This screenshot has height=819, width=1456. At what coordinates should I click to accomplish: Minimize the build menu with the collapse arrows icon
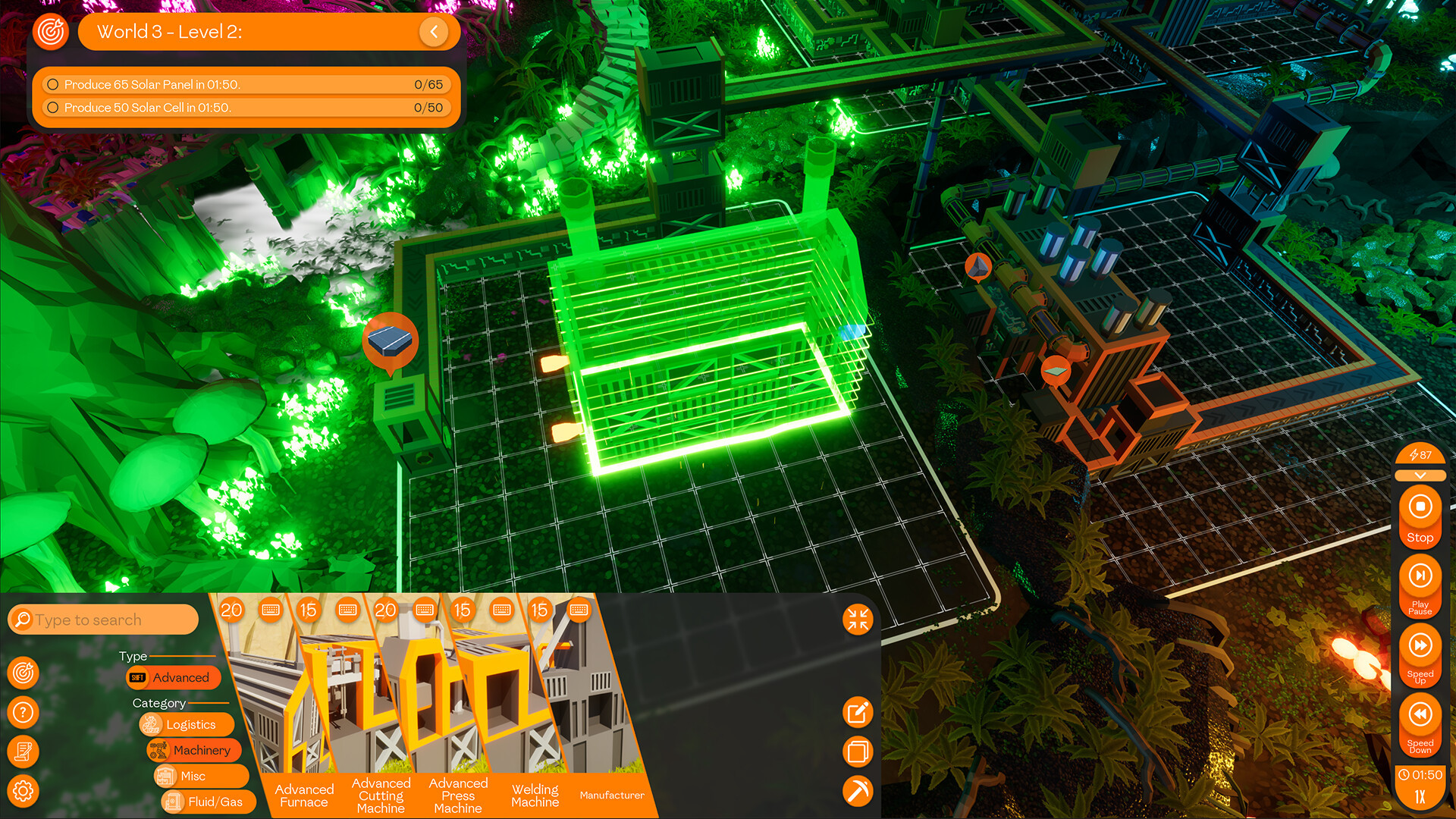[858, 620]
